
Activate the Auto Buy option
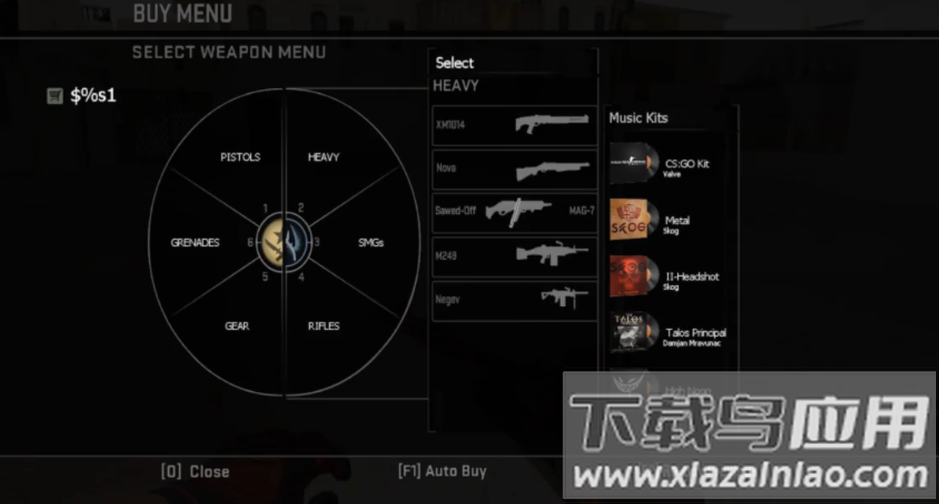[441, 470]
